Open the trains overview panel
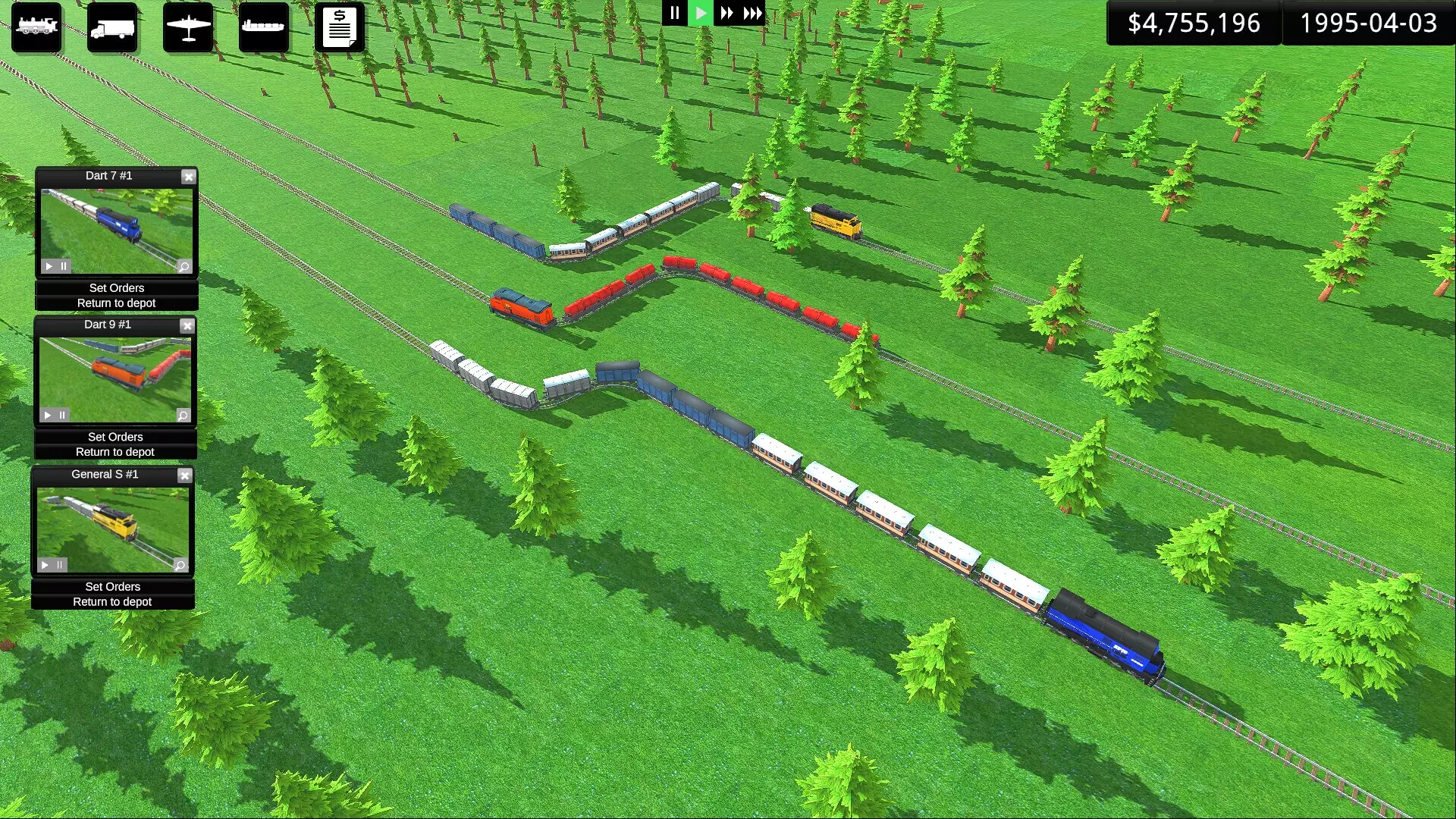 tap(36, 27)
